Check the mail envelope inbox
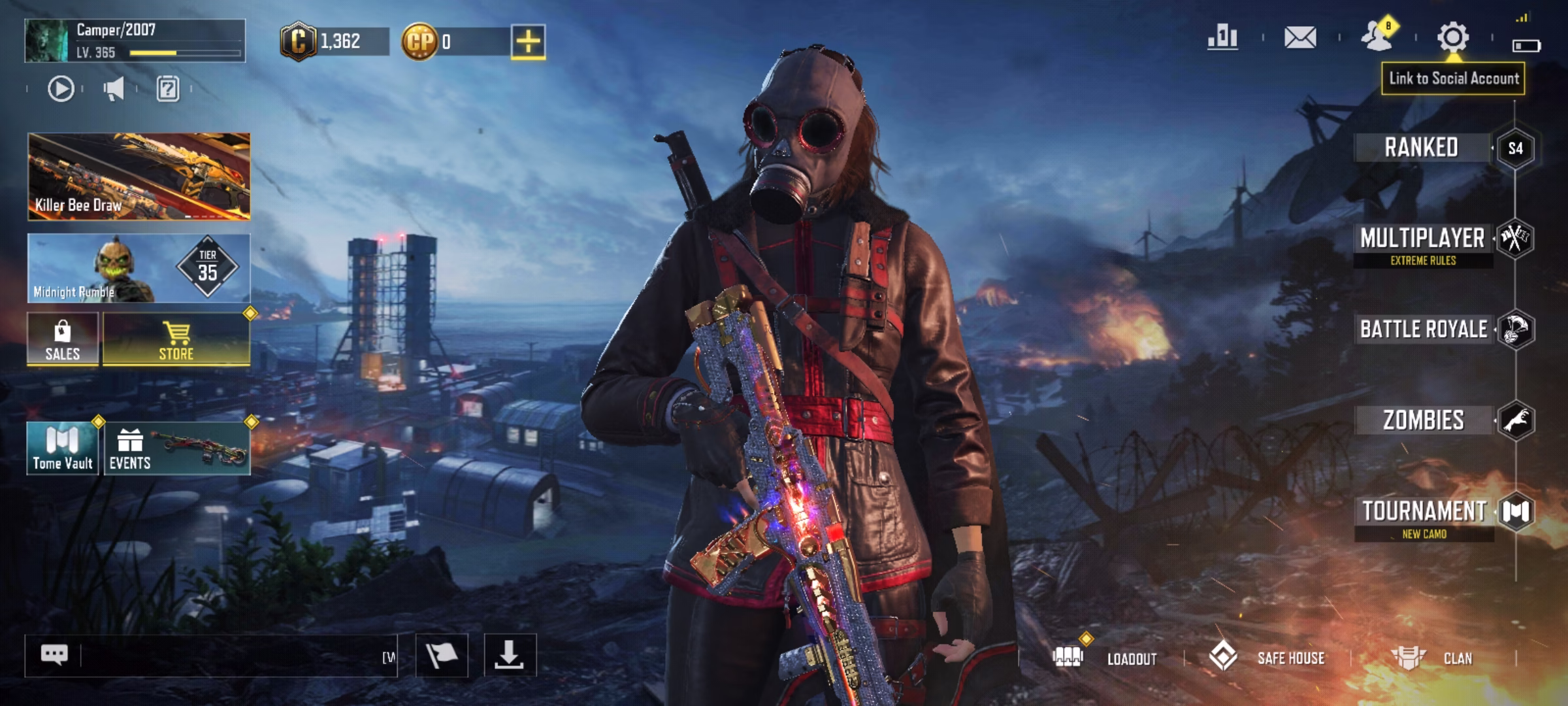This screenshot has height=706, width=1568. pos(1300,37)
